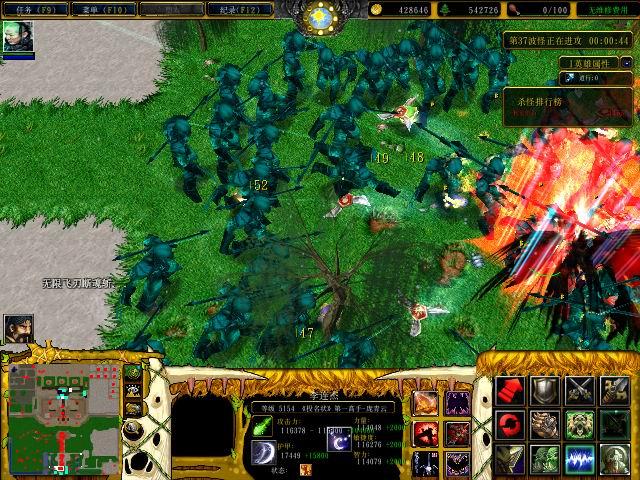Select the hero portrait at top left
This screenshot has height=480, width=640.
pyautogui.click(x=18, y=37)
